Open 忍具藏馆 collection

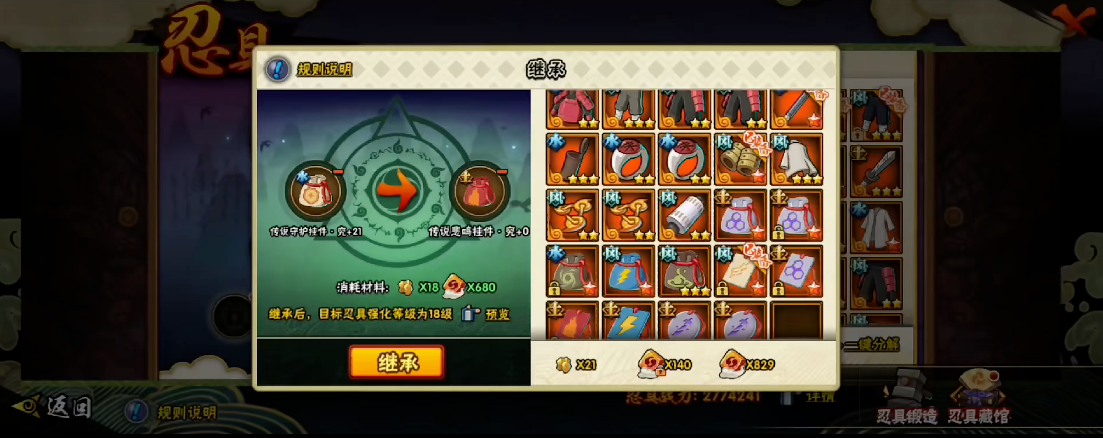point(978,400)
